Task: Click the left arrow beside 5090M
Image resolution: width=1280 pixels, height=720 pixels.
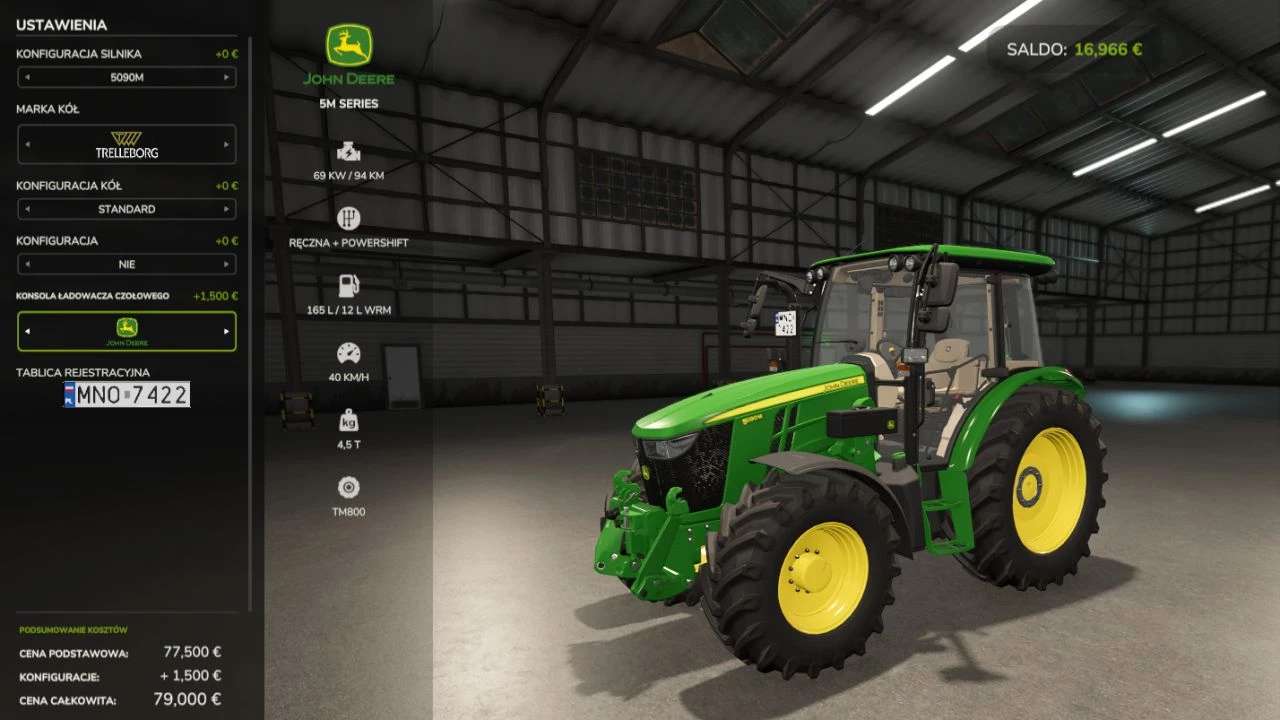Action: point(27,77)
